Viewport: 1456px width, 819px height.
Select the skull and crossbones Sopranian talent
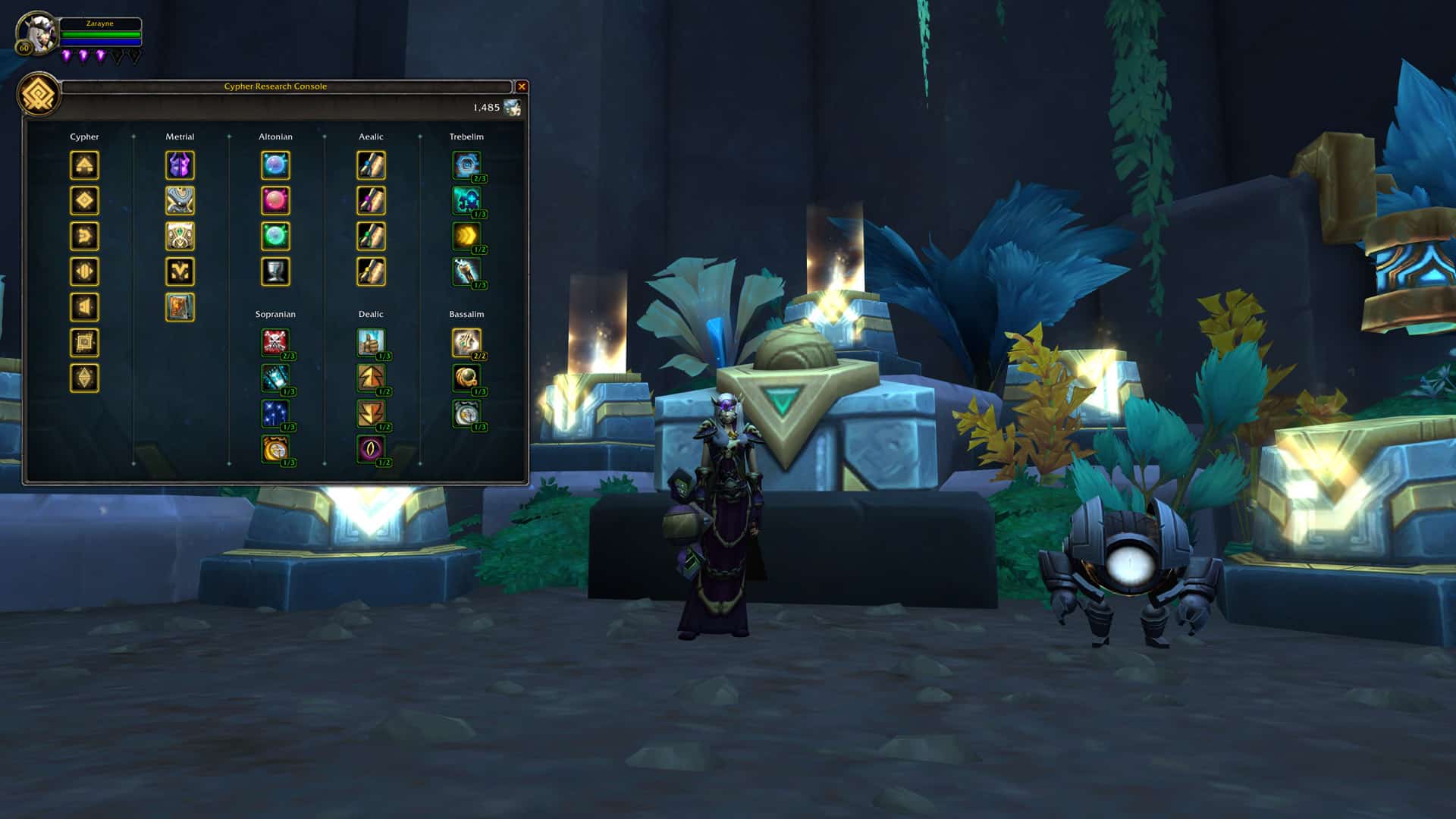point(275,343)
